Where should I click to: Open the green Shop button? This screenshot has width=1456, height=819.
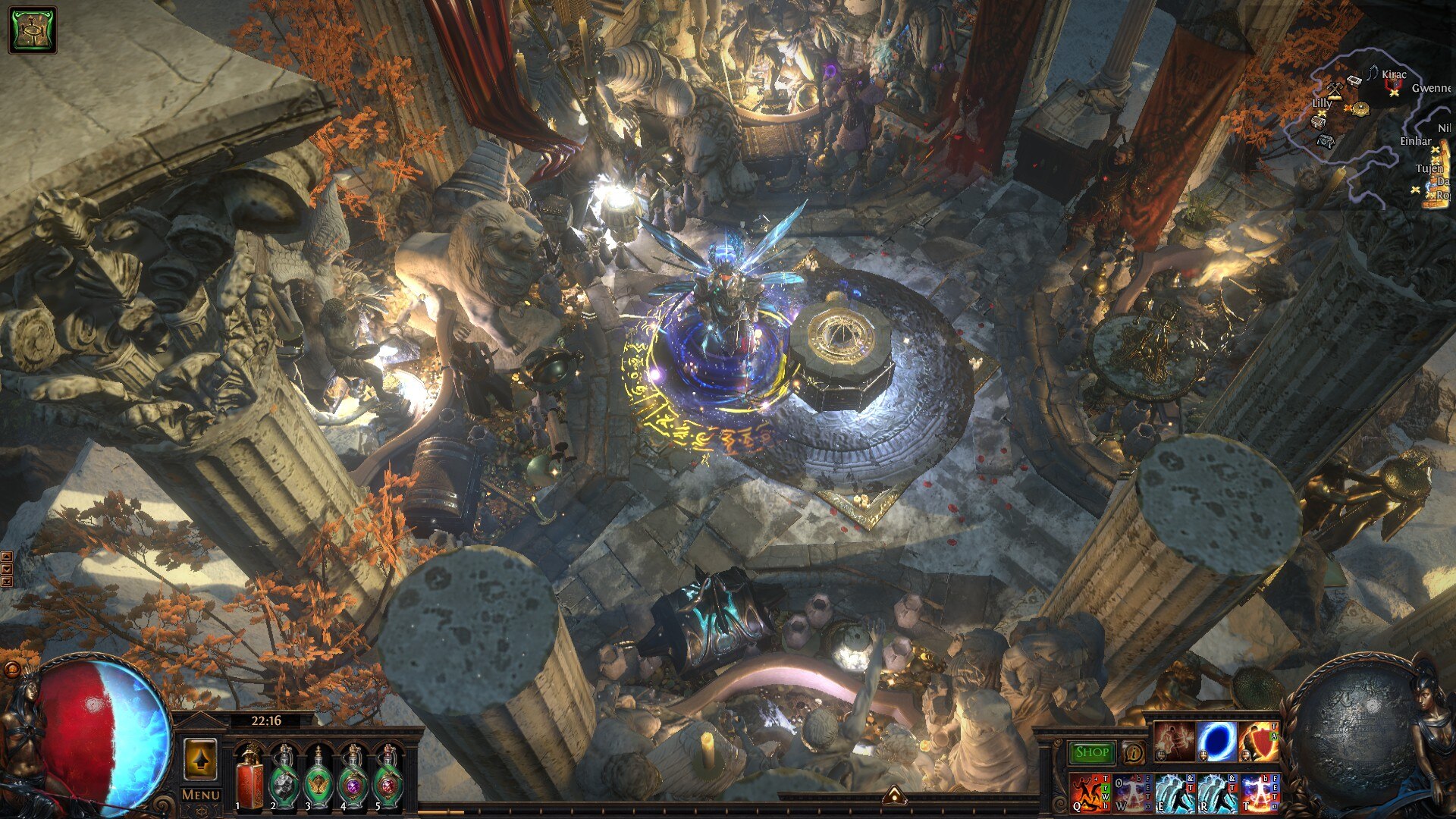pos(1092,752)
